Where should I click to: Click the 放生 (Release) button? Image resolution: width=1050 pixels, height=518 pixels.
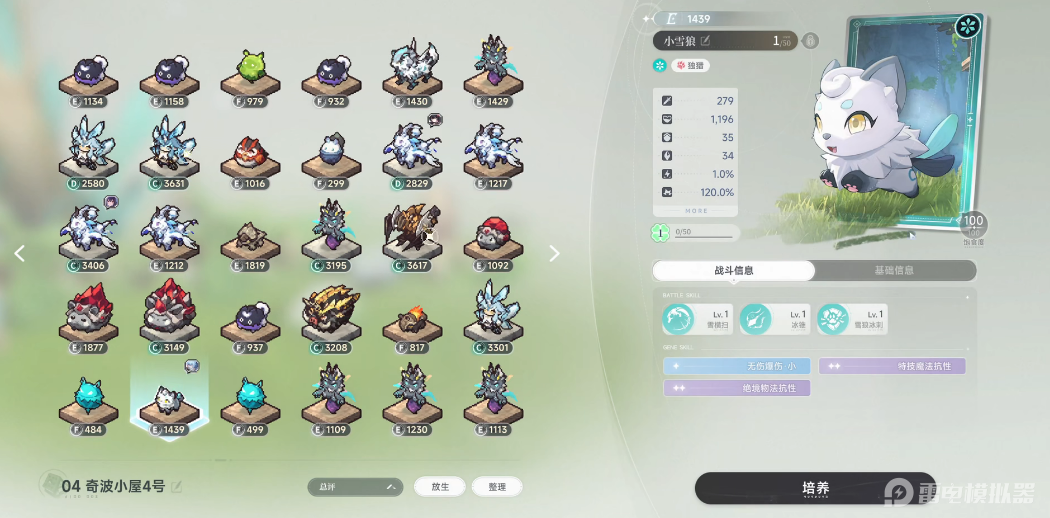(x=440, y=487)
